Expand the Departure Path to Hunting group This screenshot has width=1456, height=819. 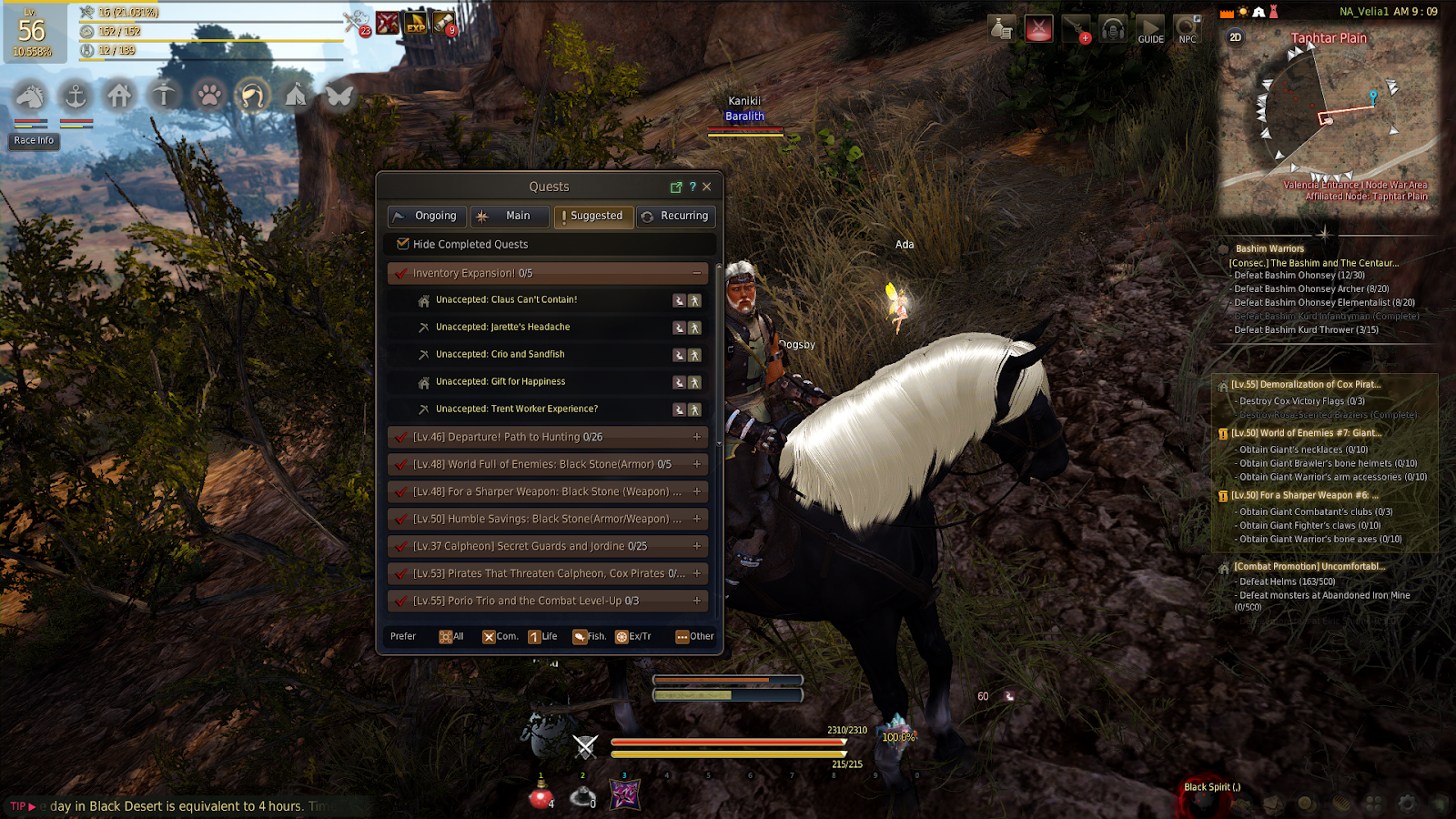tap(697, 437)
